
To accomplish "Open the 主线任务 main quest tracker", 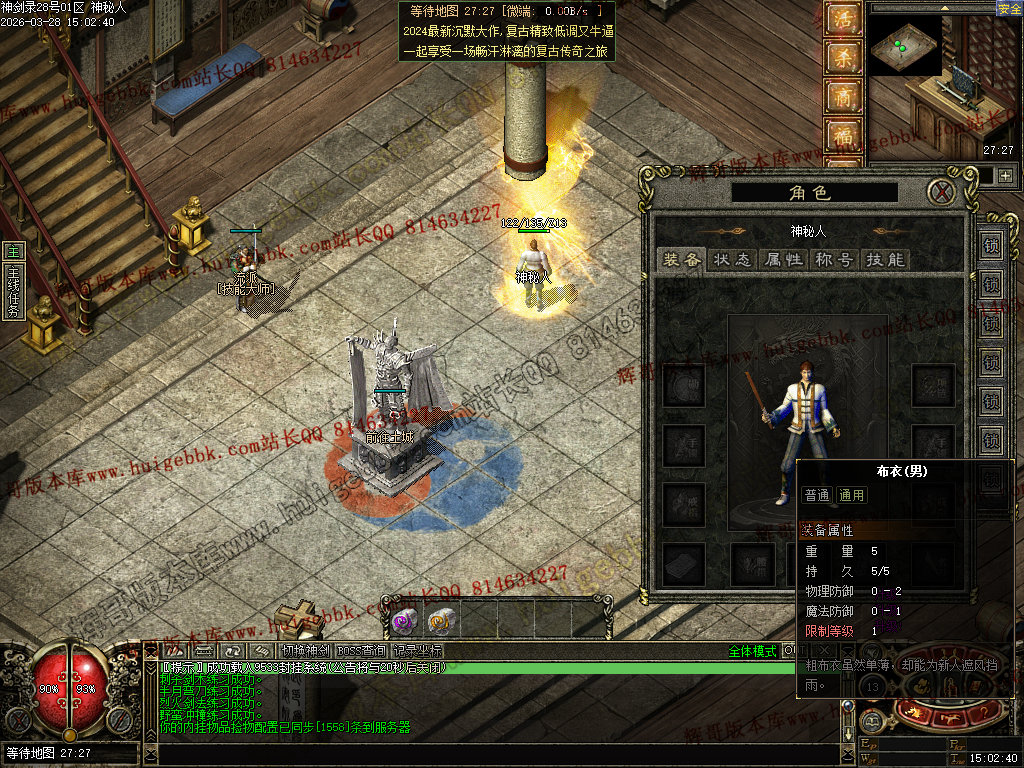I will tap(13, 283).
